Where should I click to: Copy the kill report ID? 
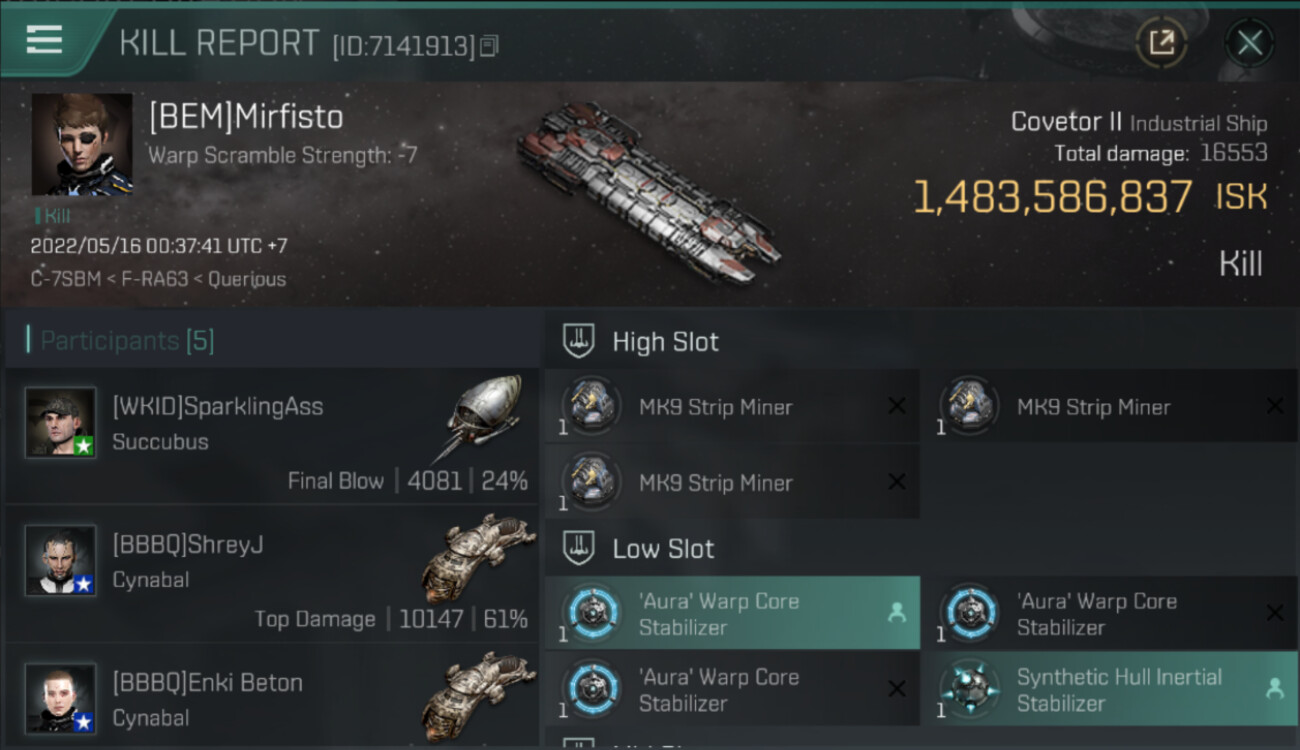pyautogui.click(x=489, y=46)
